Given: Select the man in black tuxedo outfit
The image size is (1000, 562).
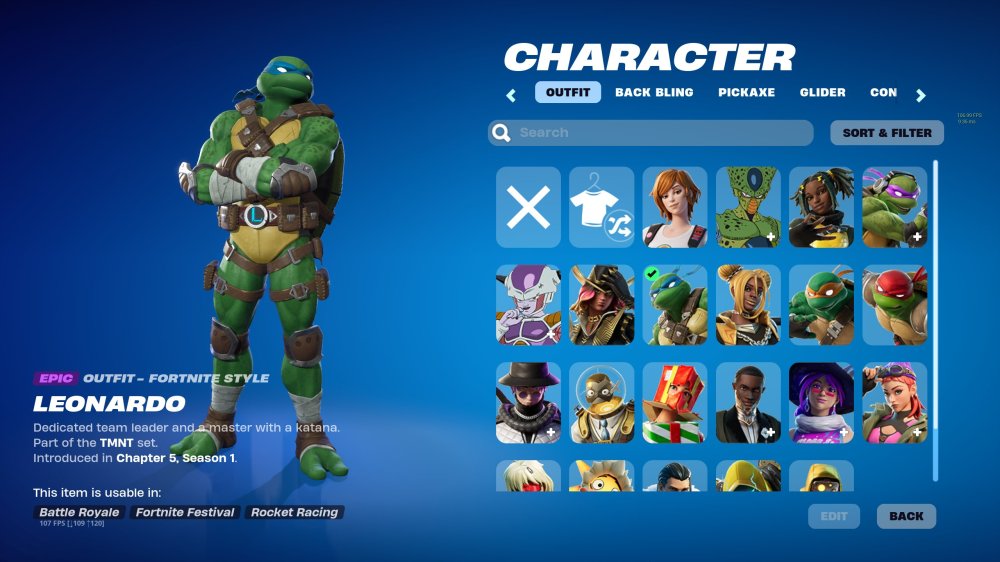Looking at the screenshot, I should click(748, 403).
